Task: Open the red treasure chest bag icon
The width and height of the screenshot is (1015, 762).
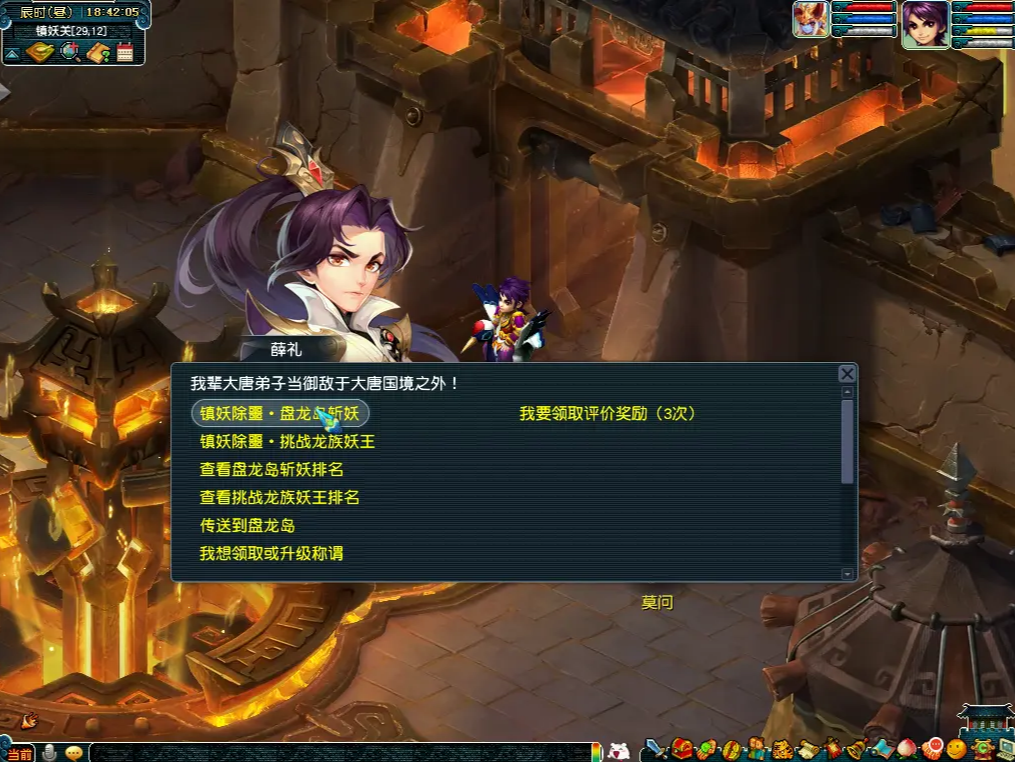Action: (x=682, y=749)
